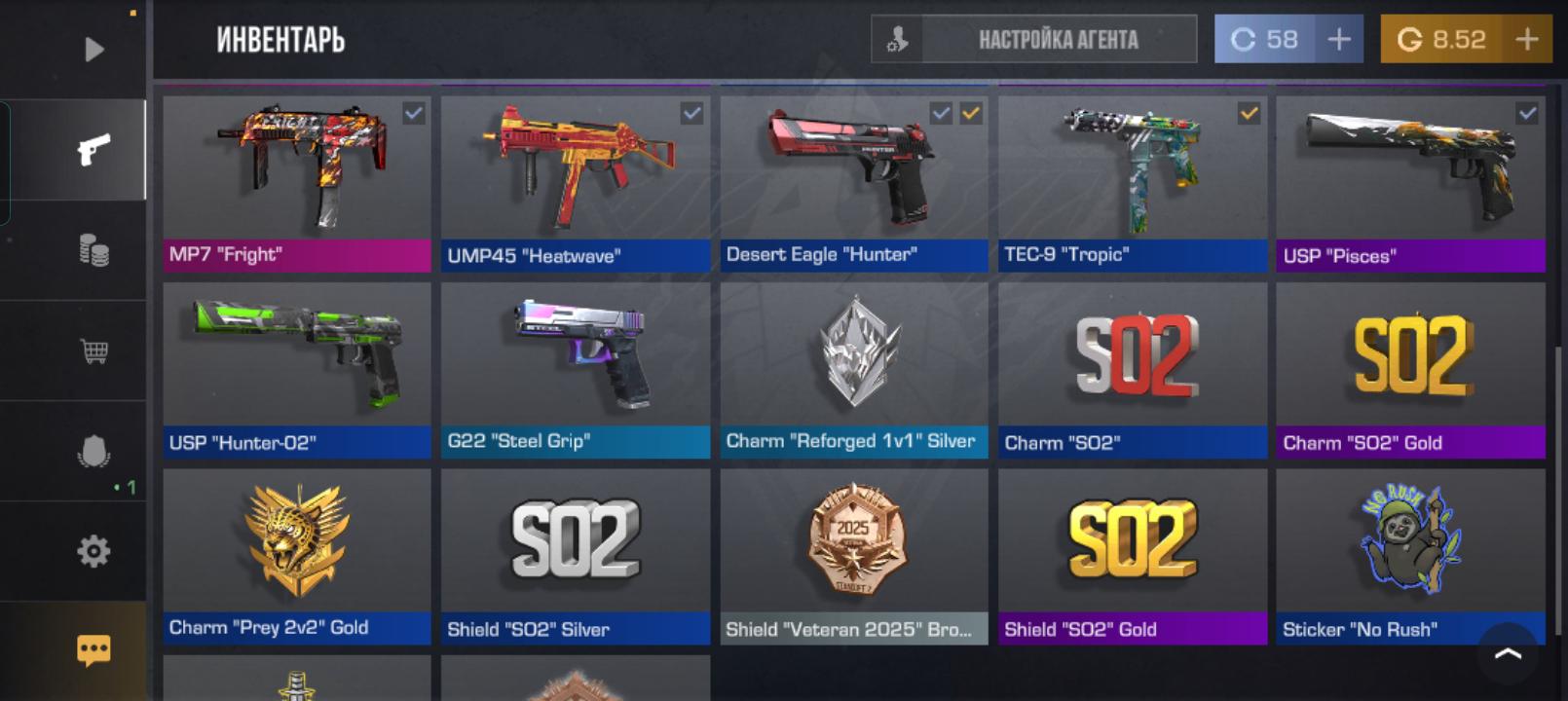The image size is (1568, 701).
Task: Choose the Desert Eagle "Hunter" skin
Action: (x=853, y=182)
